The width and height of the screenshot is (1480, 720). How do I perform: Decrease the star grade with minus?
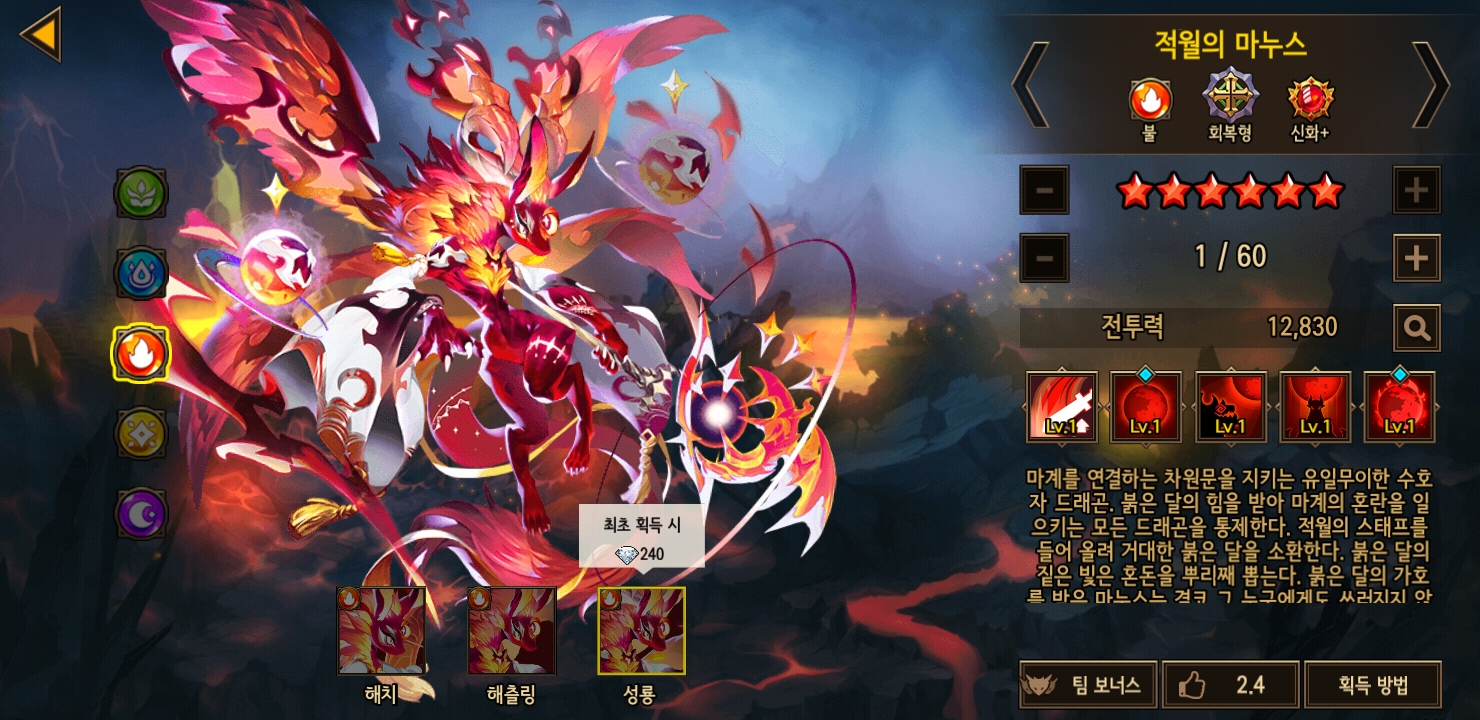pos(1044,190)
